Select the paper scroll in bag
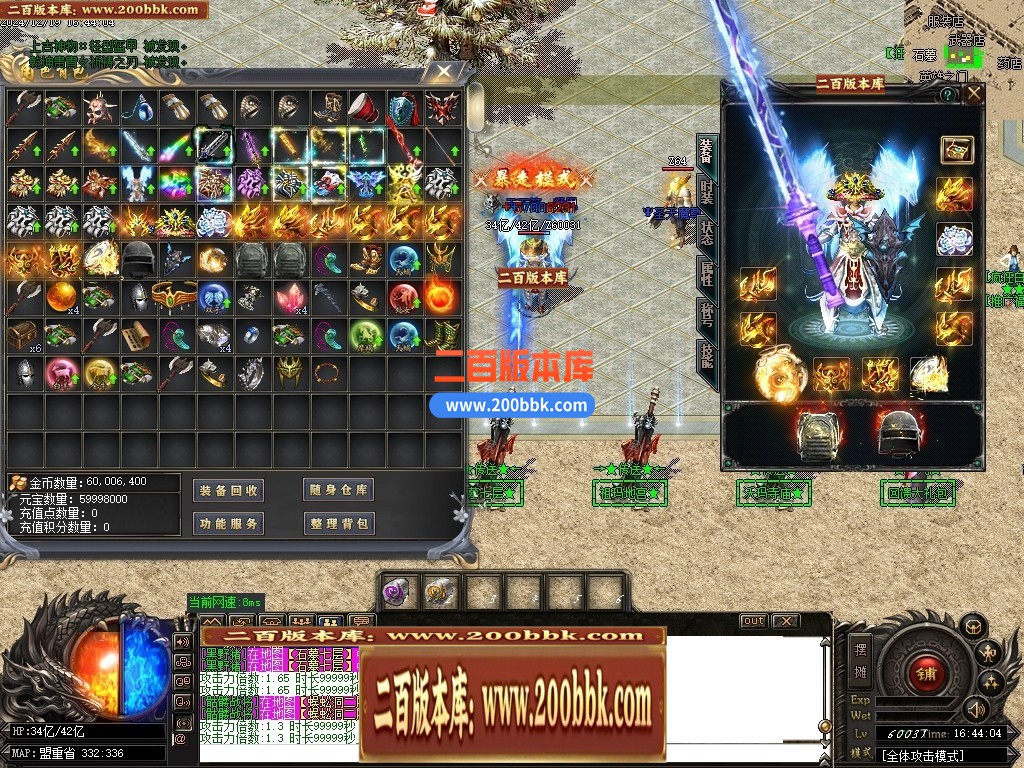Screen dimensions: 1024x768 [137, 337]
